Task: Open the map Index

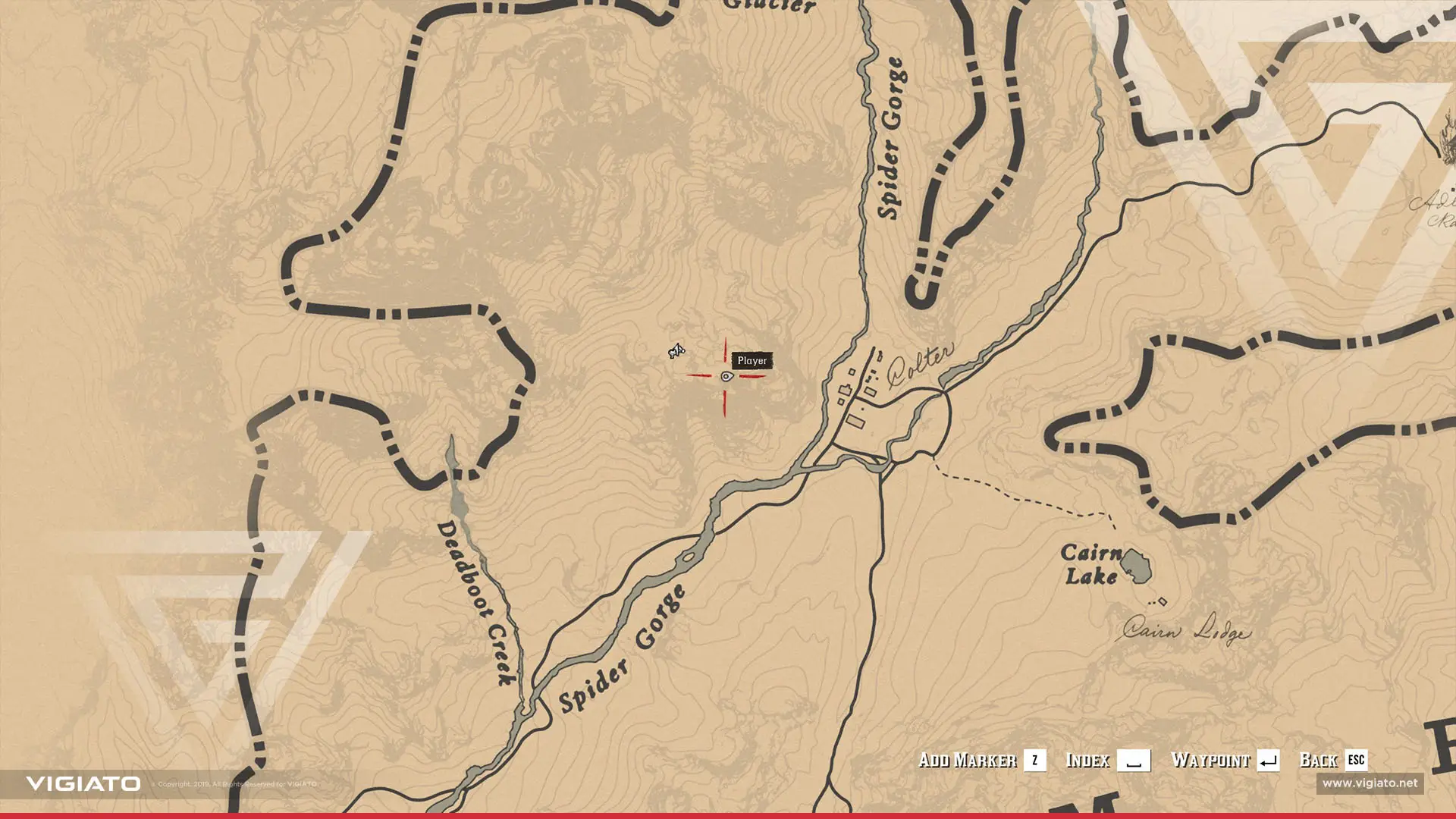Action: click(x=1106, y=760)
